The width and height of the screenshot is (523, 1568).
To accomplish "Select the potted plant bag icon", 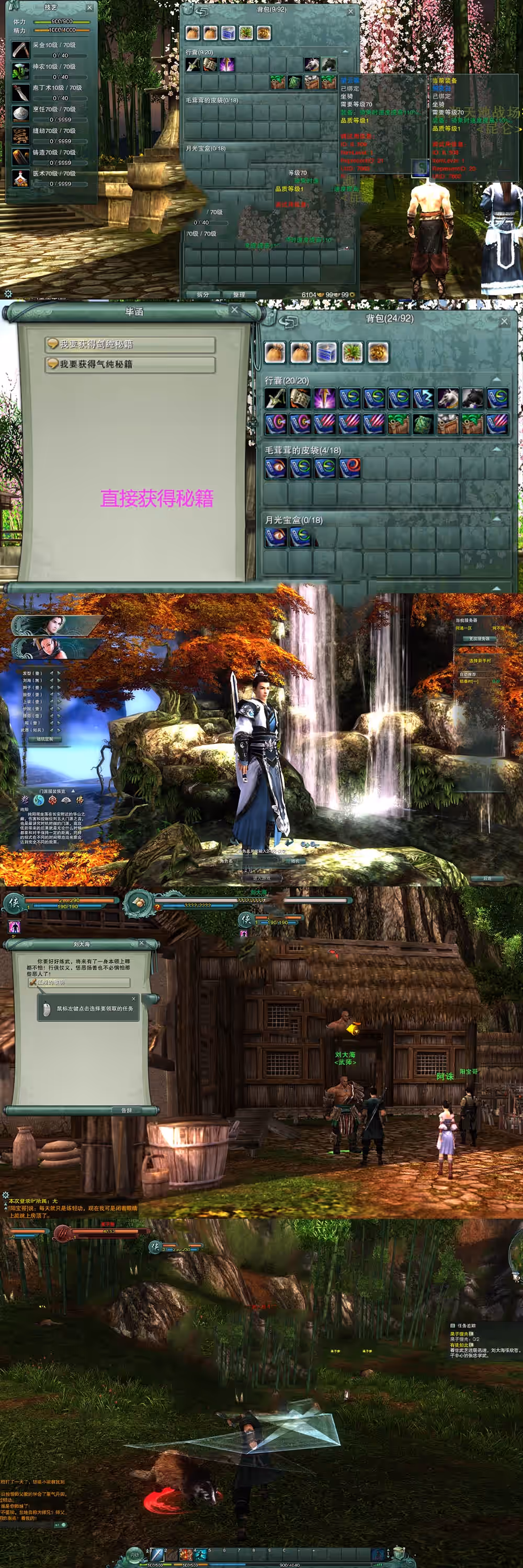I will point(353,352).
